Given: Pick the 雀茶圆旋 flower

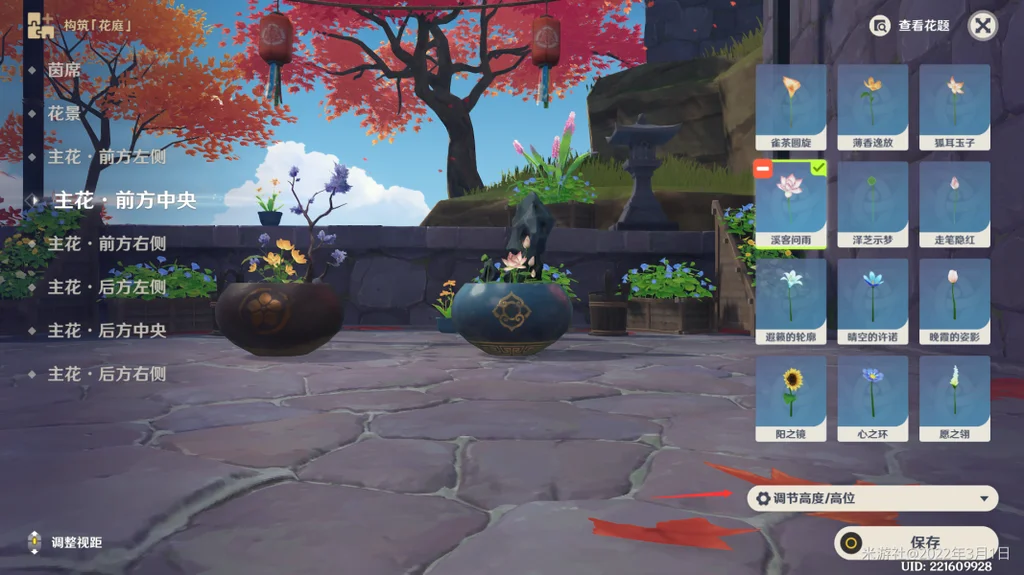Looking at the screenshot, I should click(791, 107).
